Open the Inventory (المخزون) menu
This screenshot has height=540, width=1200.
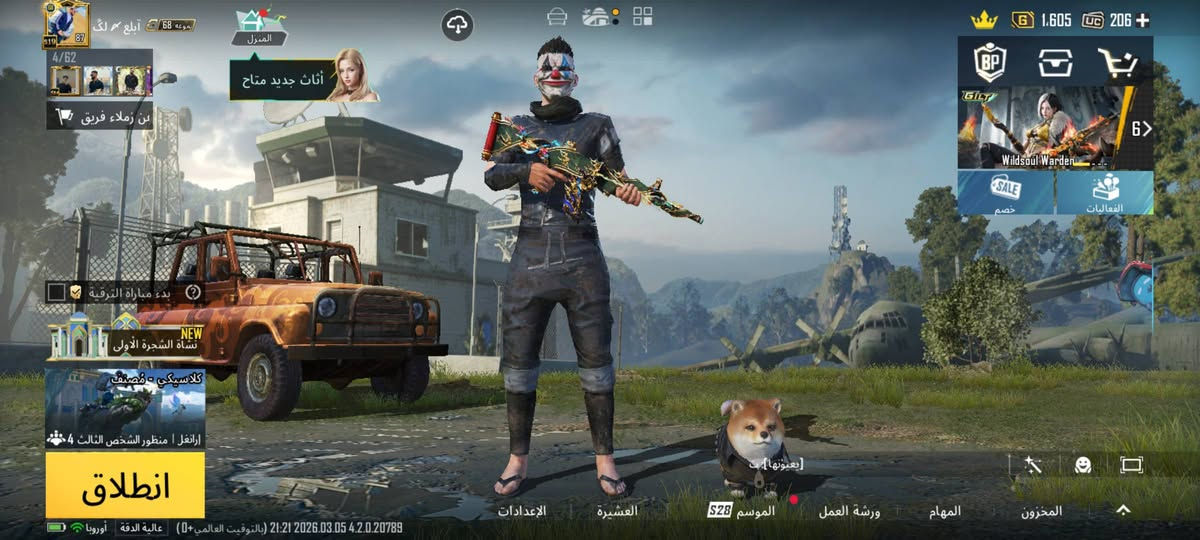click(1041, 511)
